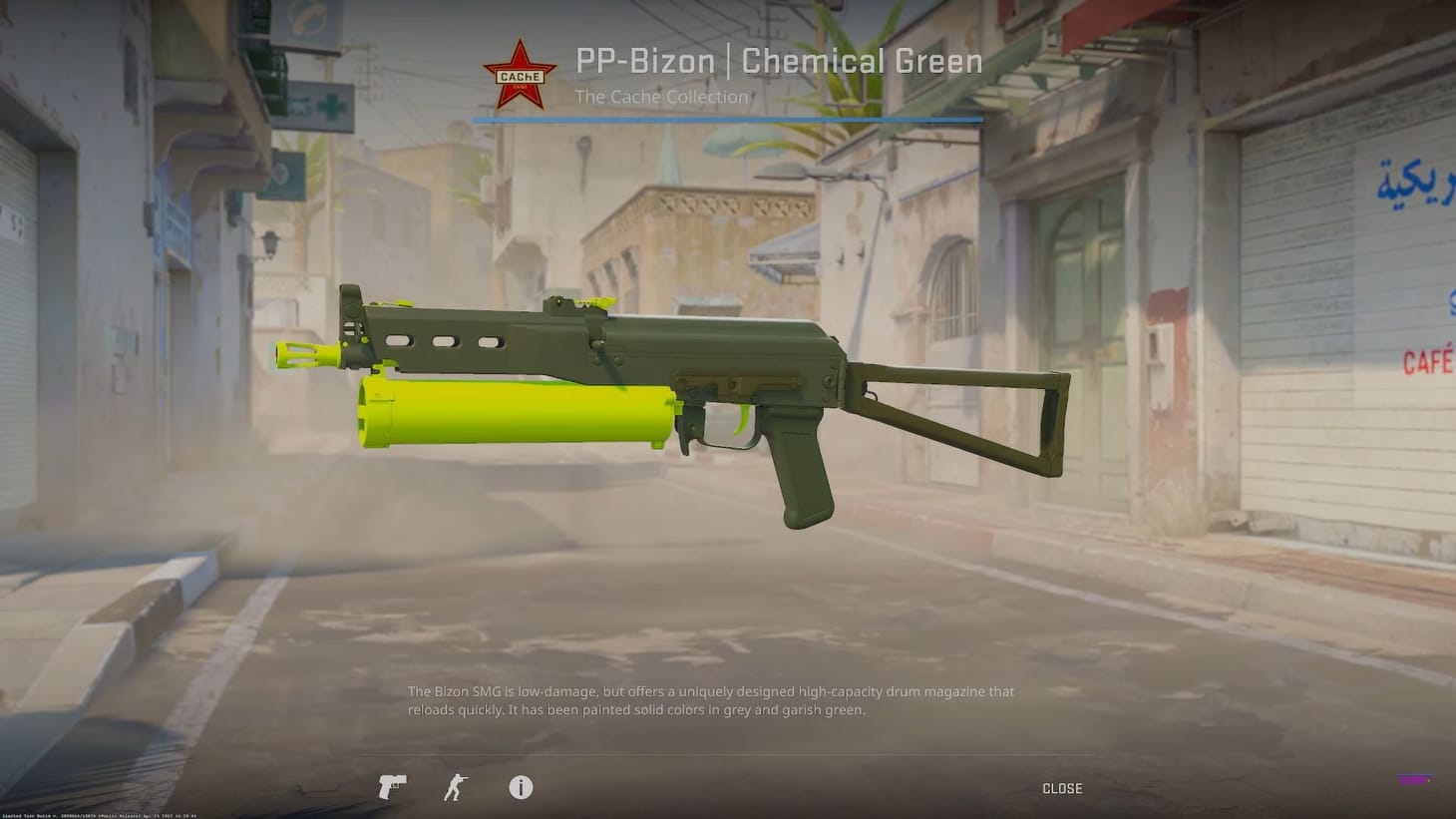Click the Cache Collection star emblem
Viewport: 1456px width, 819px height.
519,74
